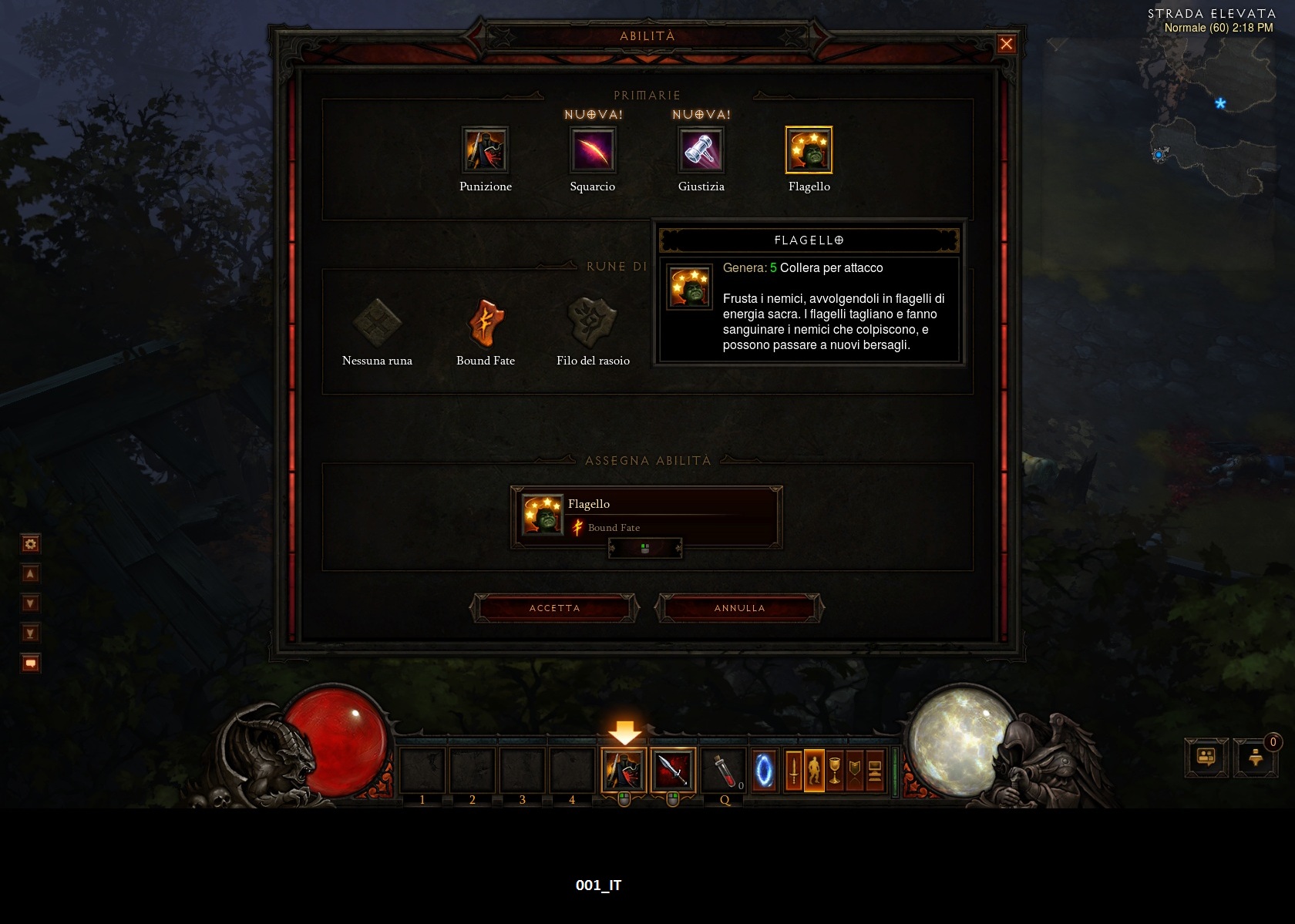Confirm with the Accetta button
The image size is (1295, 924).
point(554,608)
